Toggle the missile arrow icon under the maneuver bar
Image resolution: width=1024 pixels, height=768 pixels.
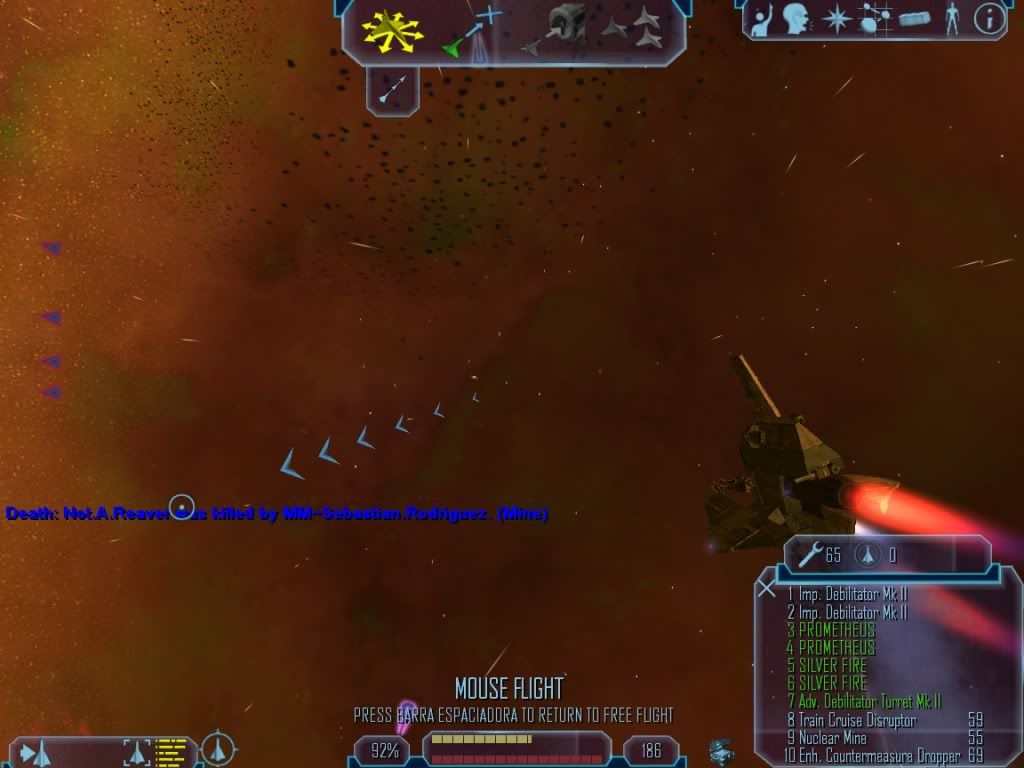point(392,90)
